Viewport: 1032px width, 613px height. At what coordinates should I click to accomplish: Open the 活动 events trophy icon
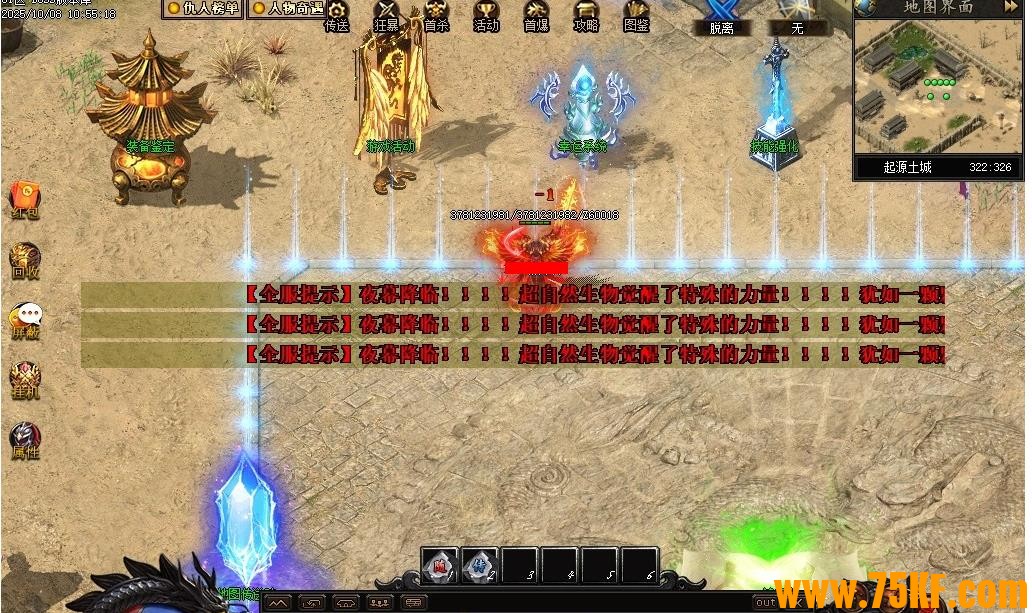pos(486,16)
